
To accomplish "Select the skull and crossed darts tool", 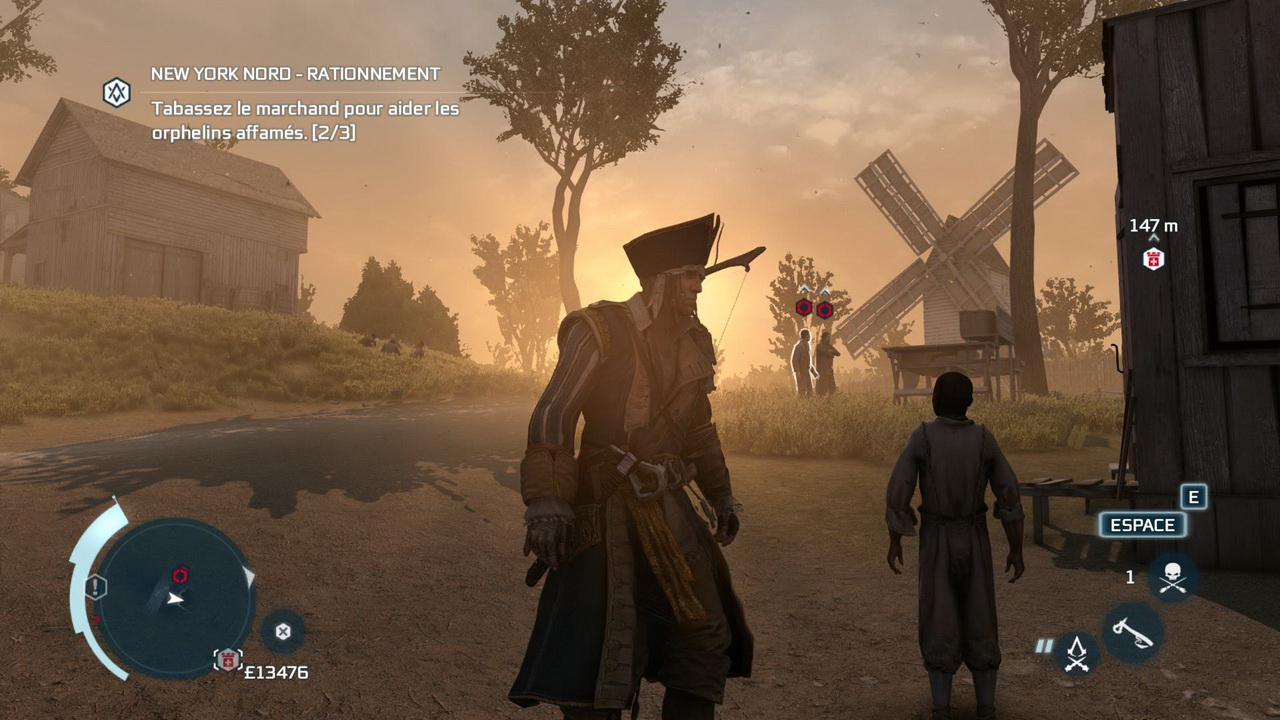I will (x=1172, y=577).
